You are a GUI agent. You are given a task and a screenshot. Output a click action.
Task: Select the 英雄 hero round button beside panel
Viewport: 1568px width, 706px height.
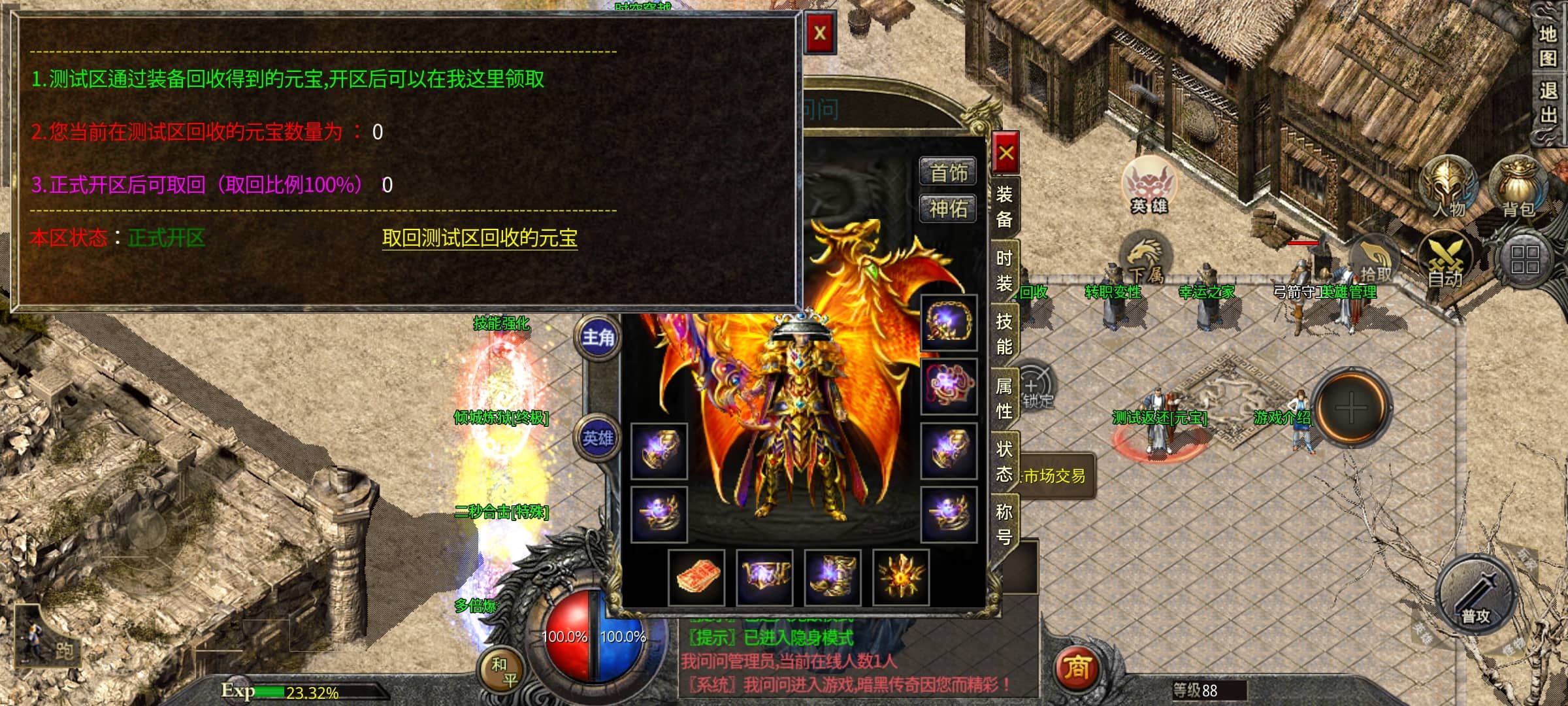[598, 438]
